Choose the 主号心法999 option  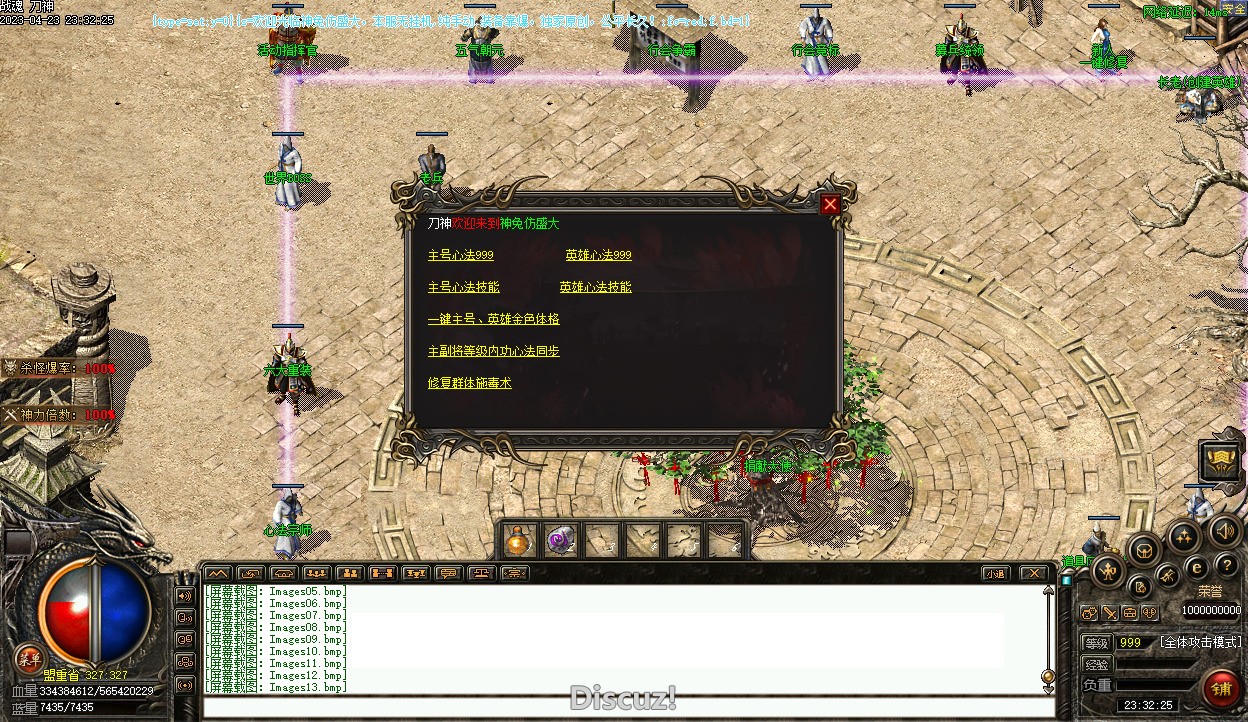(461, 255)
